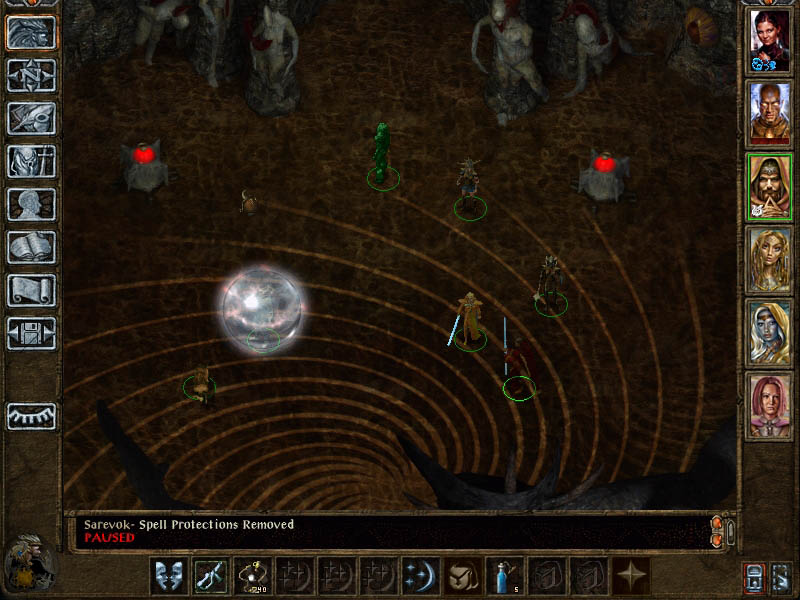Select the pink-haired woman portrait

[x=770, y=406]
